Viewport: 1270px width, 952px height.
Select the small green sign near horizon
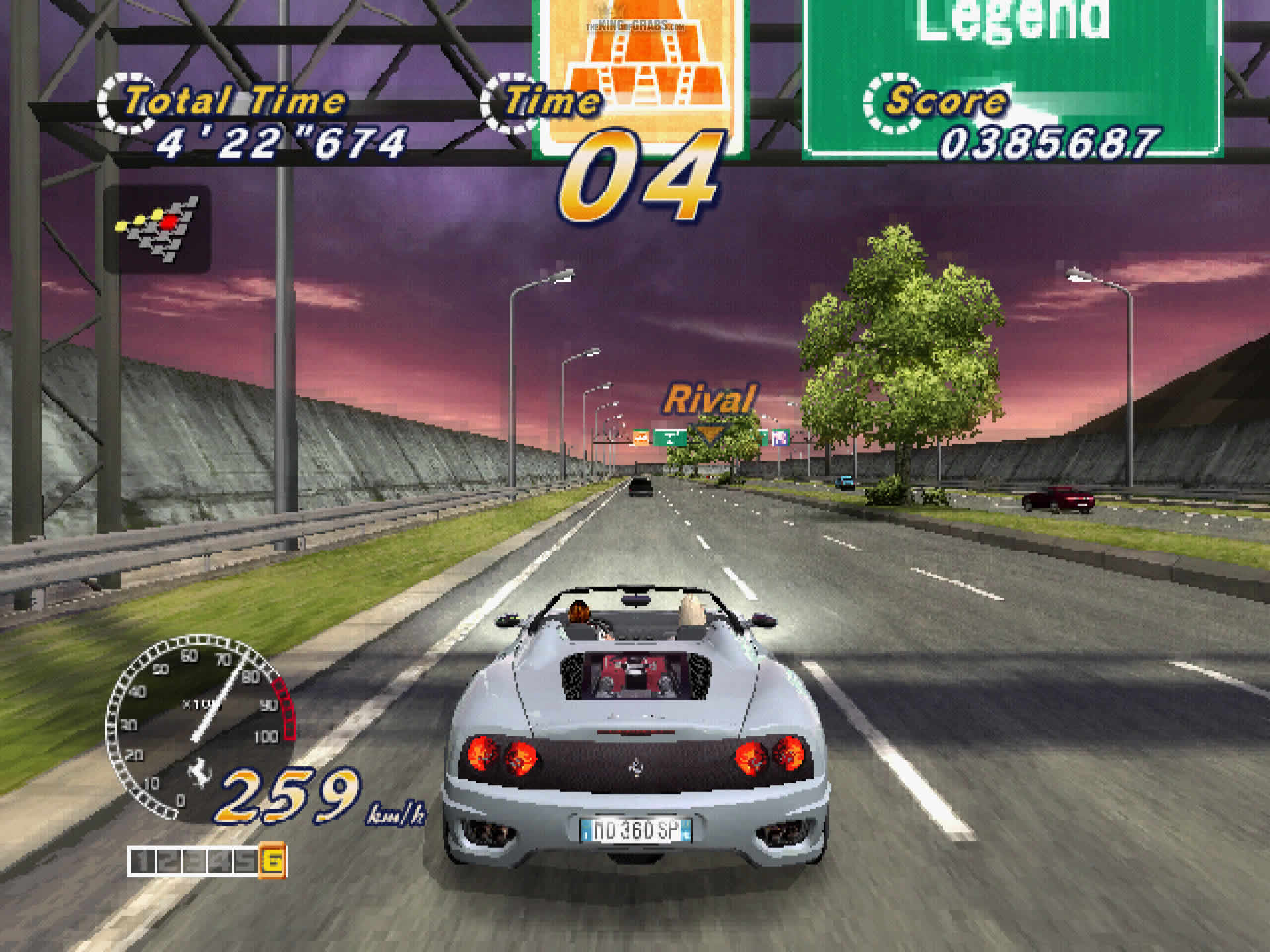click(670, 438)
